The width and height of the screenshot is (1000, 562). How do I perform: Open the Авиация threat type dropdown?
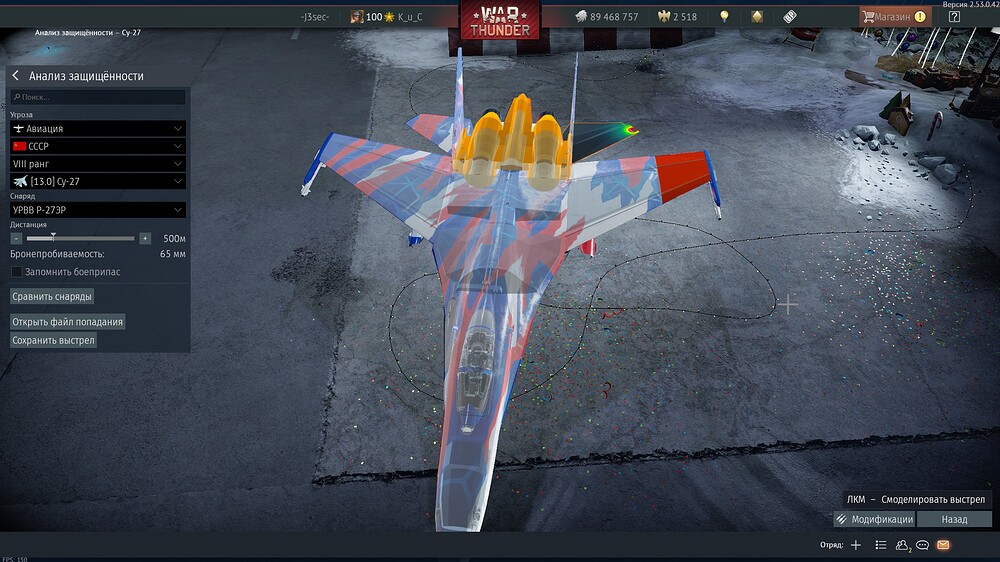[x=98, y=128]
